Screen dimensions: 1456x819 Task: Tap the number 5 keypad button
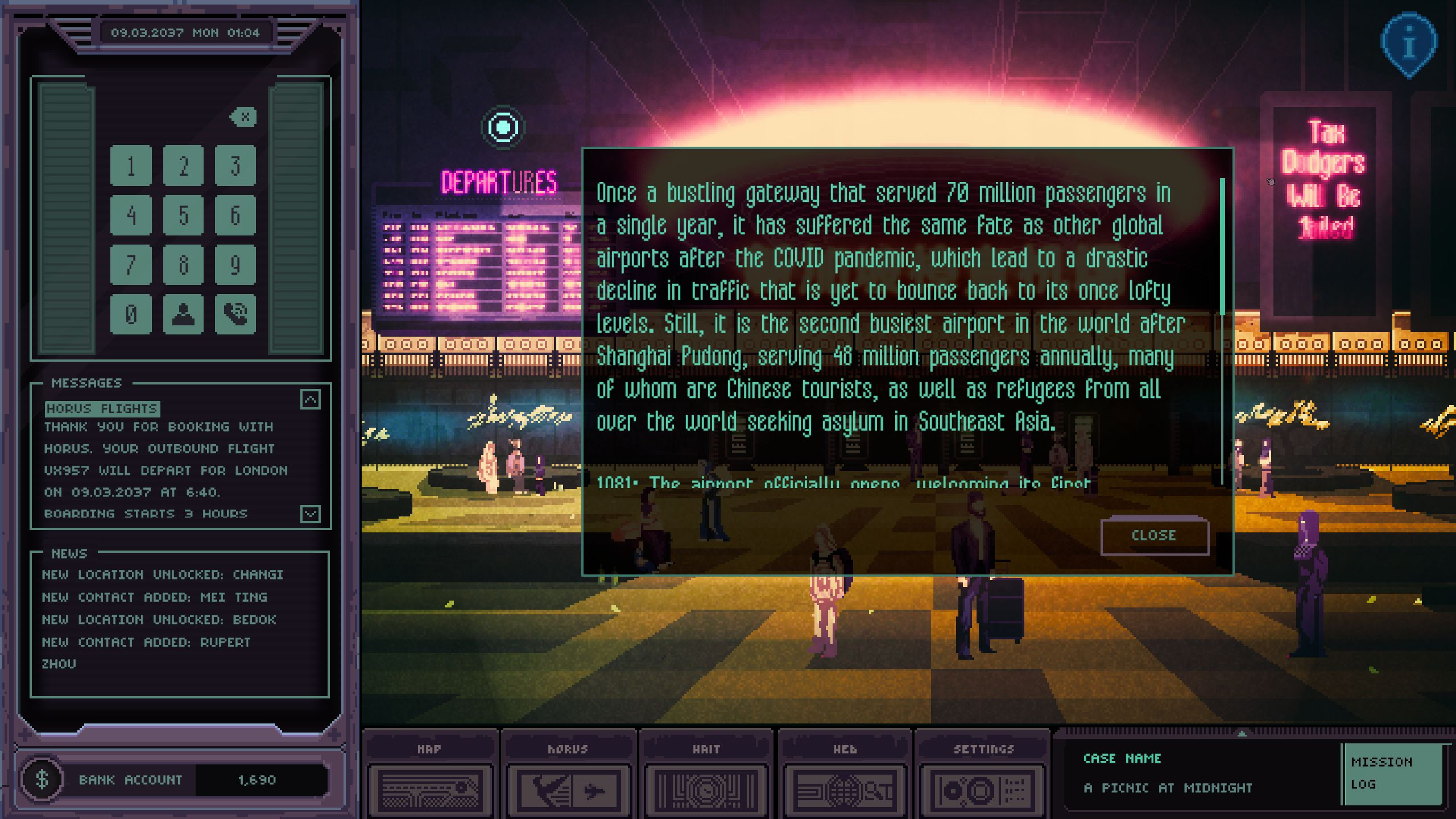pyautogui.click(x=183, y=216)
